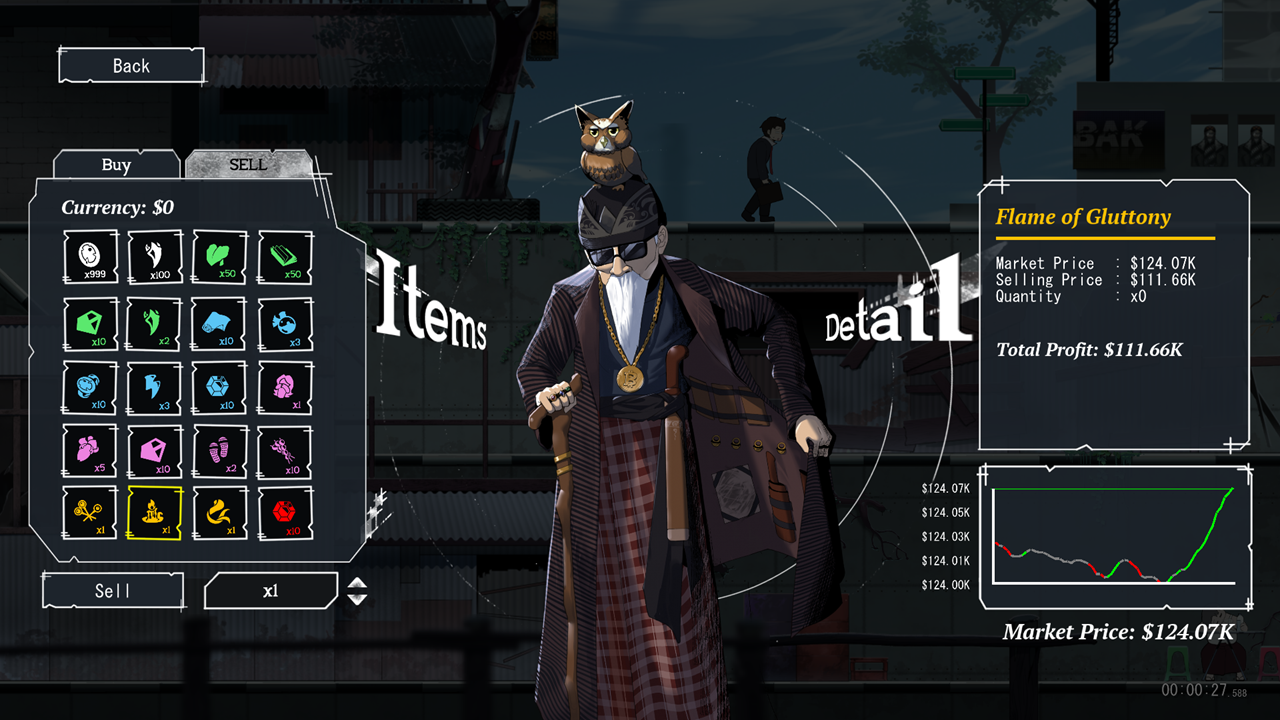1280x720 pixels.
Task: Select the highlighted Flame of Gluttony slot
Action: click(x=155, y=513)
